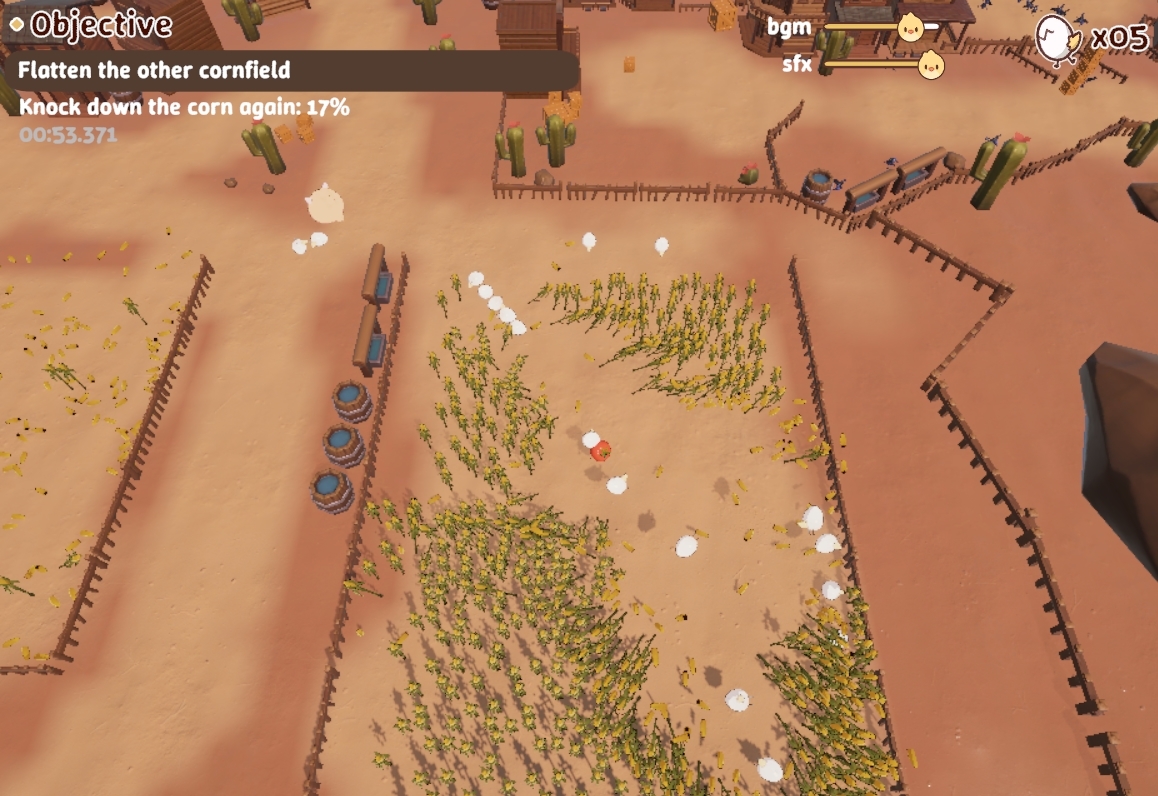Select the Objective panel header
This screenshot has height=796, width=1158.
tap(99, 25)
